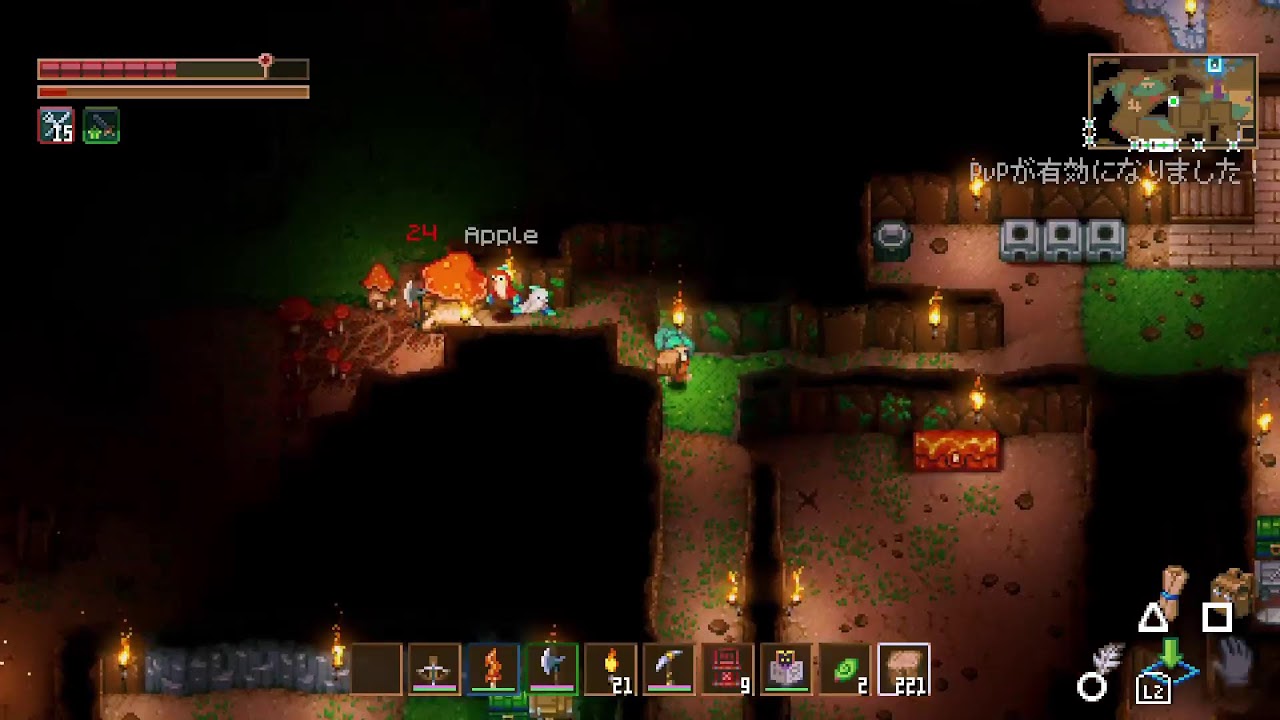Click the green-arrow weapon buff icon
The image size is (1280, 720).
click(102, 126)
